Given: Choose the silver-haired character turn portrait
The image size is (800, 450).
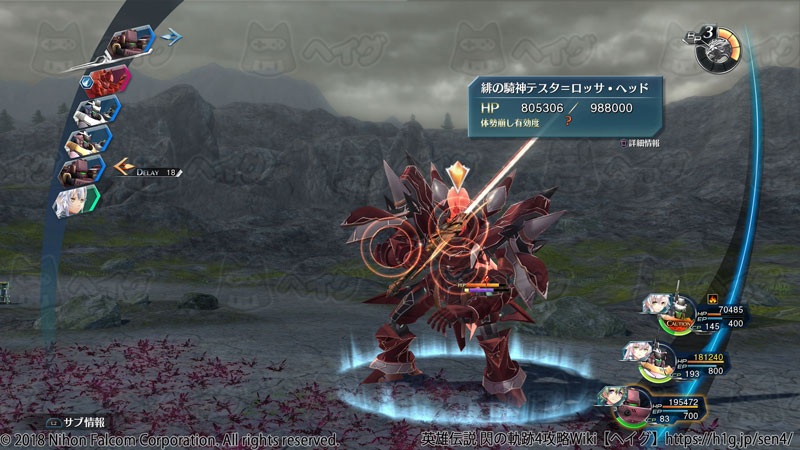Looking at the screenshot, I should tap(76, 201).
